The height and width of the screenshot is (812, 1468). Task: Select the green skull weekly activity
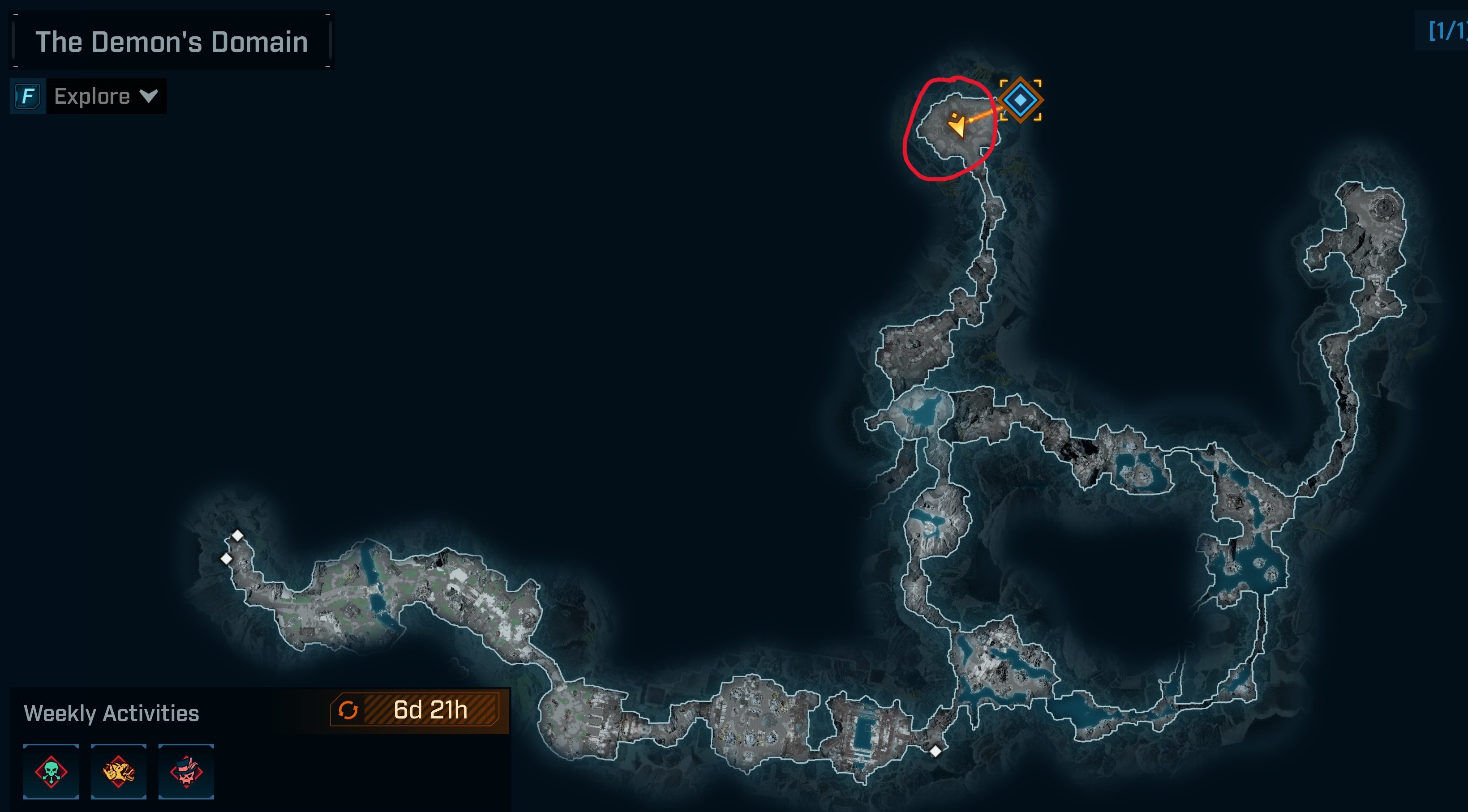pos(52,772)
